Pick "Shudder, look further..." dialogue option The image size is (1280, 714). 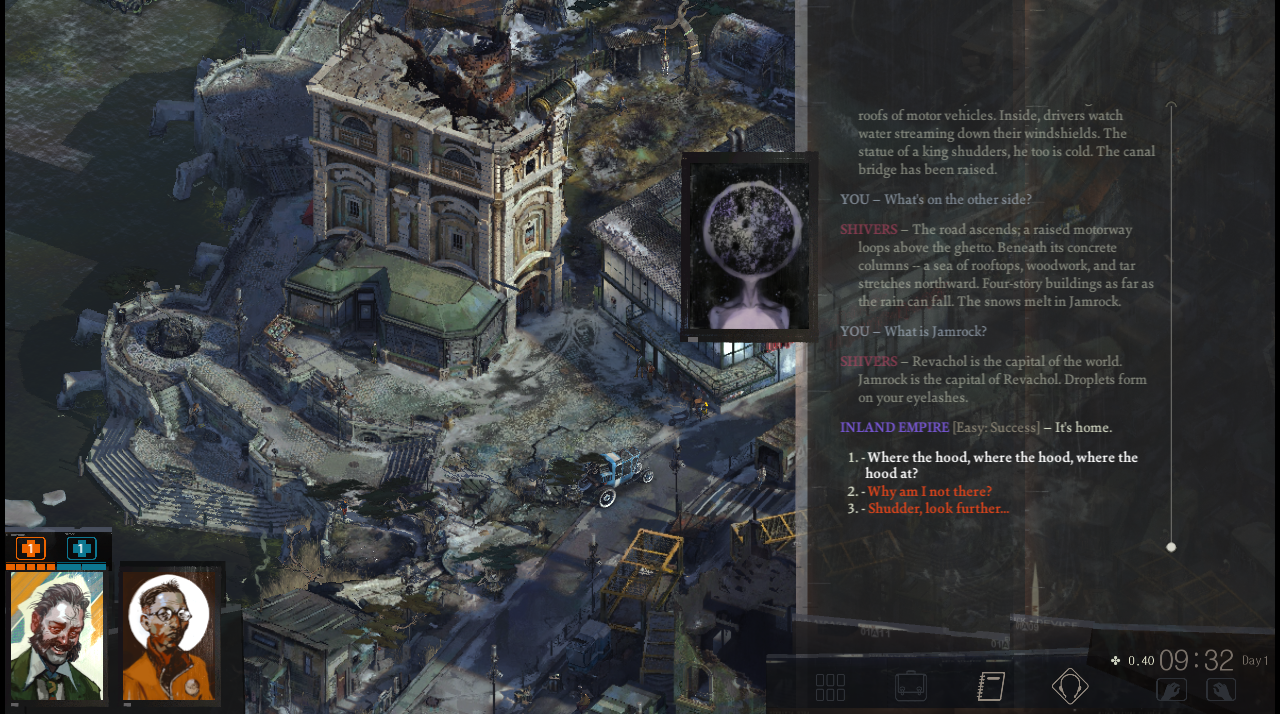coord(938,508)
